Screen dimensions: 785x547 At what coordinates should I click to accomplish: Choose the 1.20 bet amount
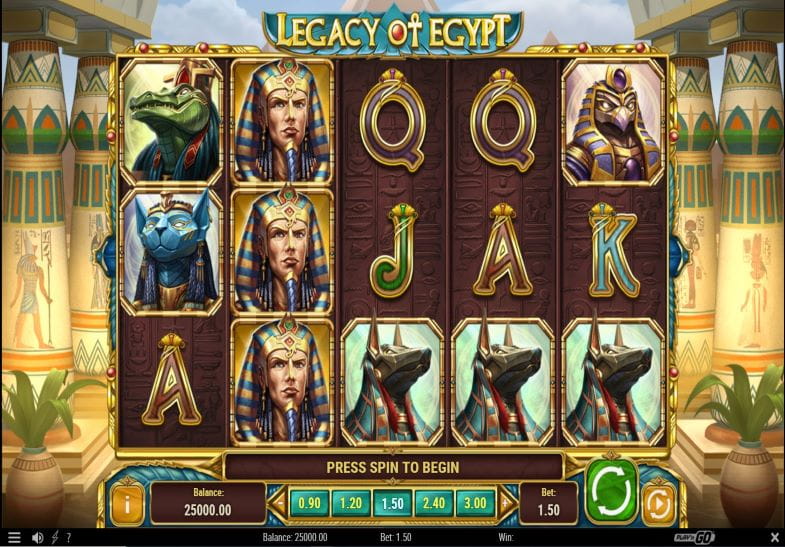tap(351, 503)
